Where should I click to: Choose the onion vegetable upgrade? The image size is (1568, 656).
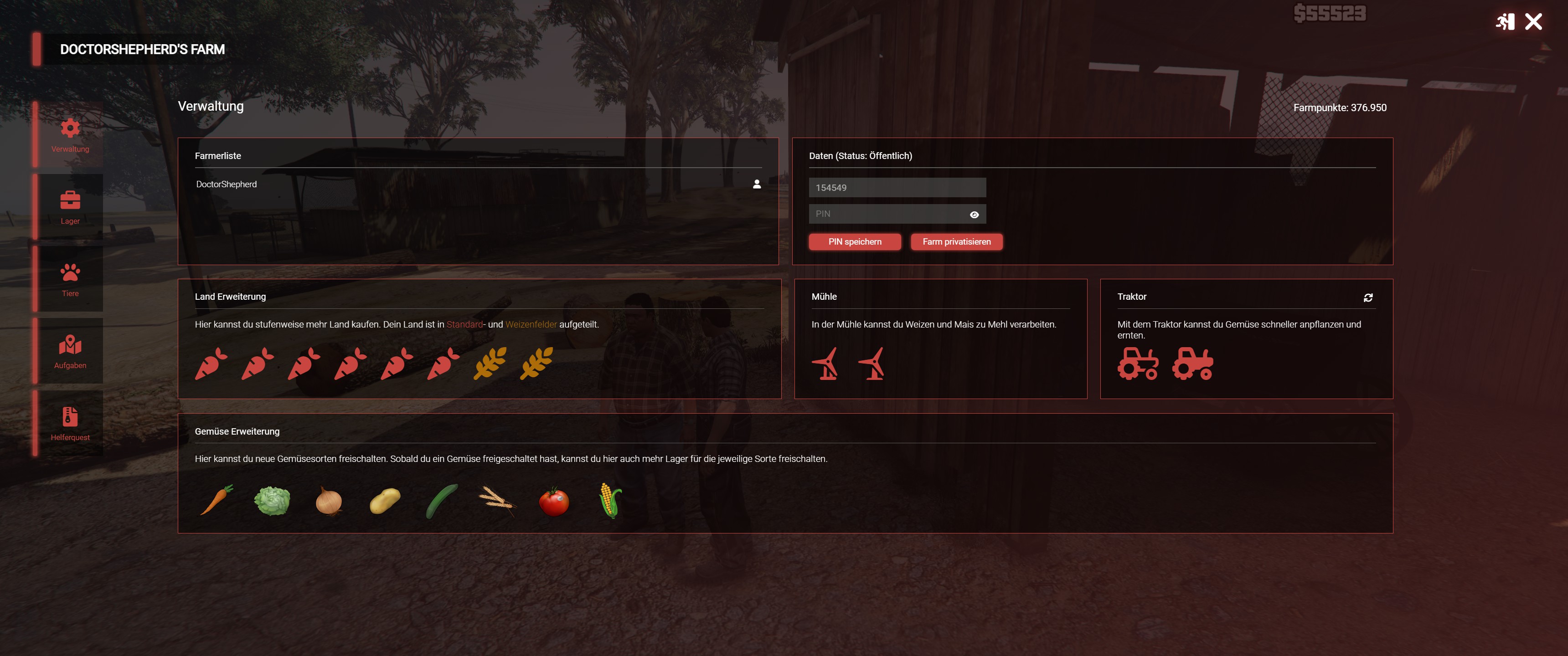(x=329, y=502)
